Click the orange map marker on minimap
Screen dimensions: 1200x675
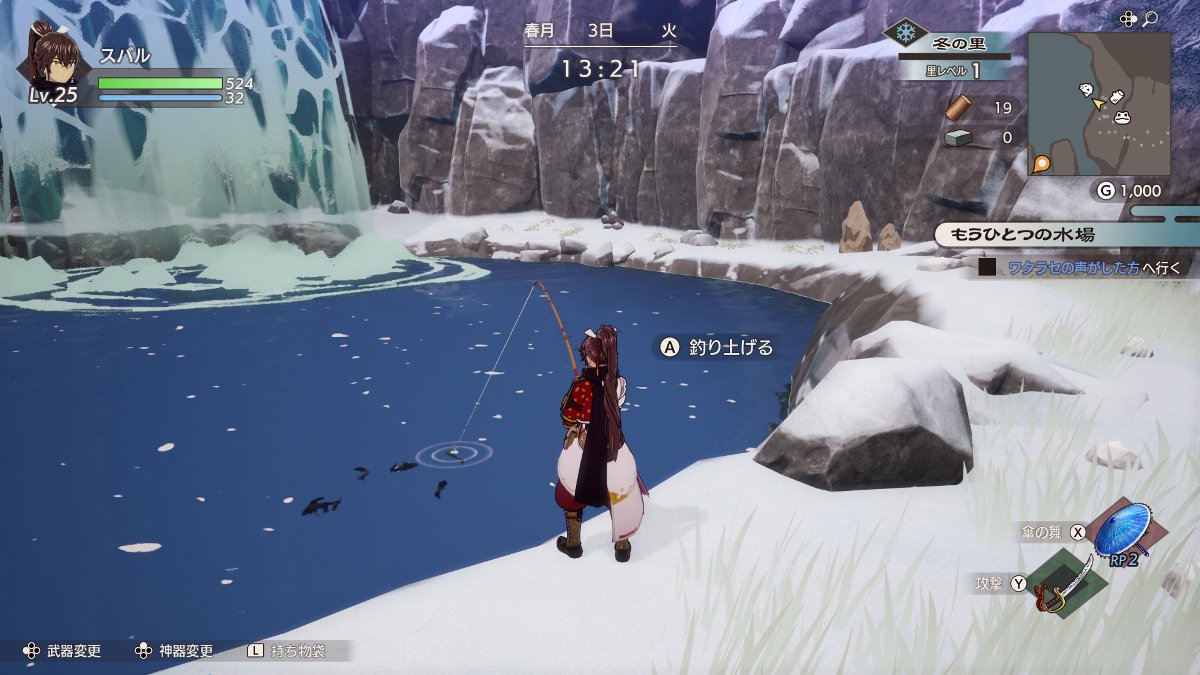pyautogui.click(x=1042, y=163)
